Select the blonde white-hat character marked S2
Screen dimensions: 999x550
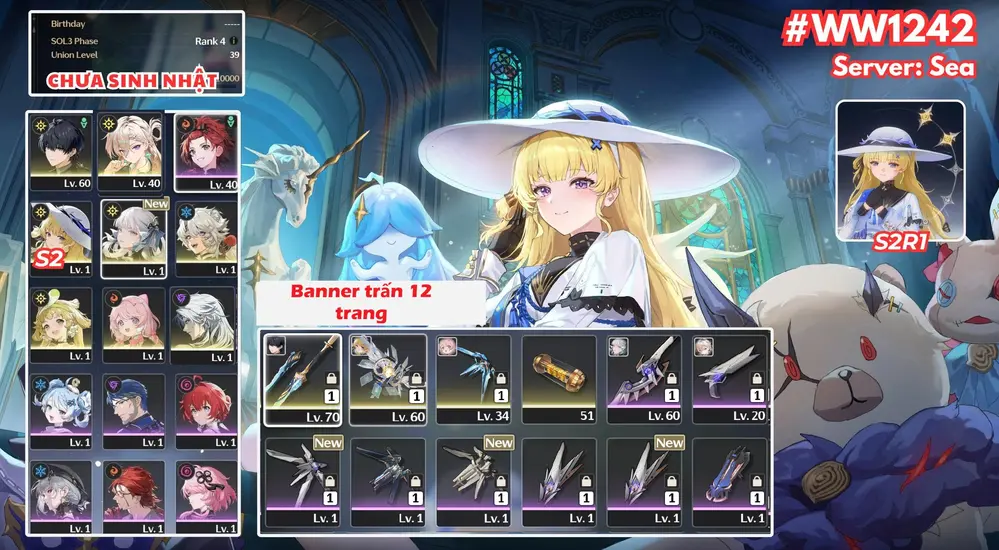62,239
